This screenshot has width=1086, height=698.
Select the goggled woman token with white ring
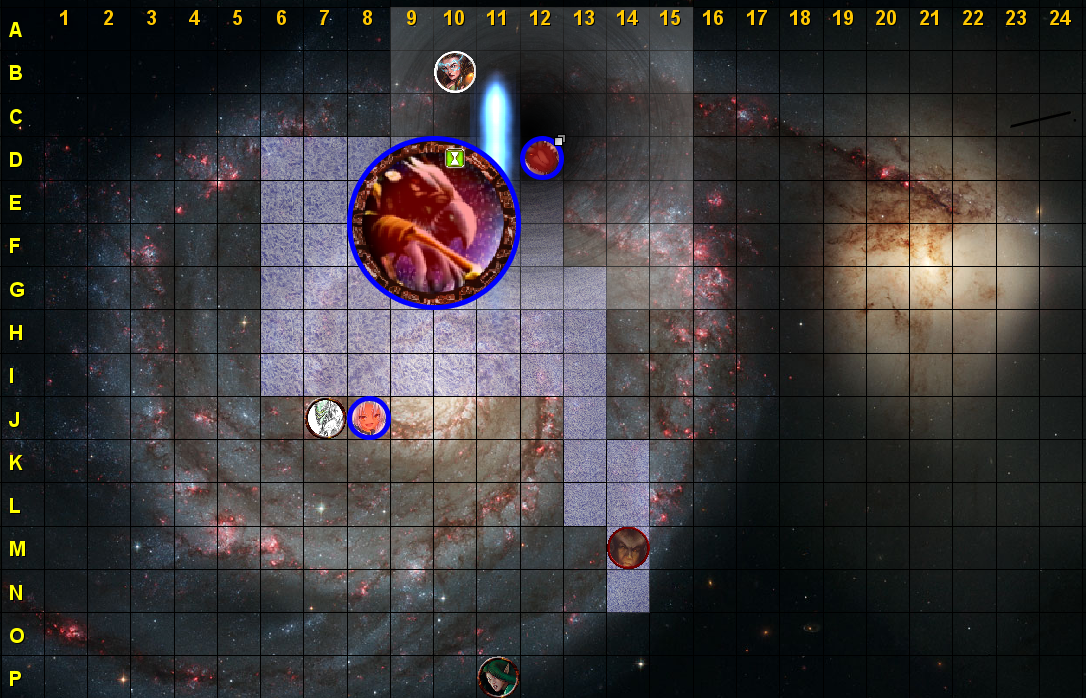[455, 72]
